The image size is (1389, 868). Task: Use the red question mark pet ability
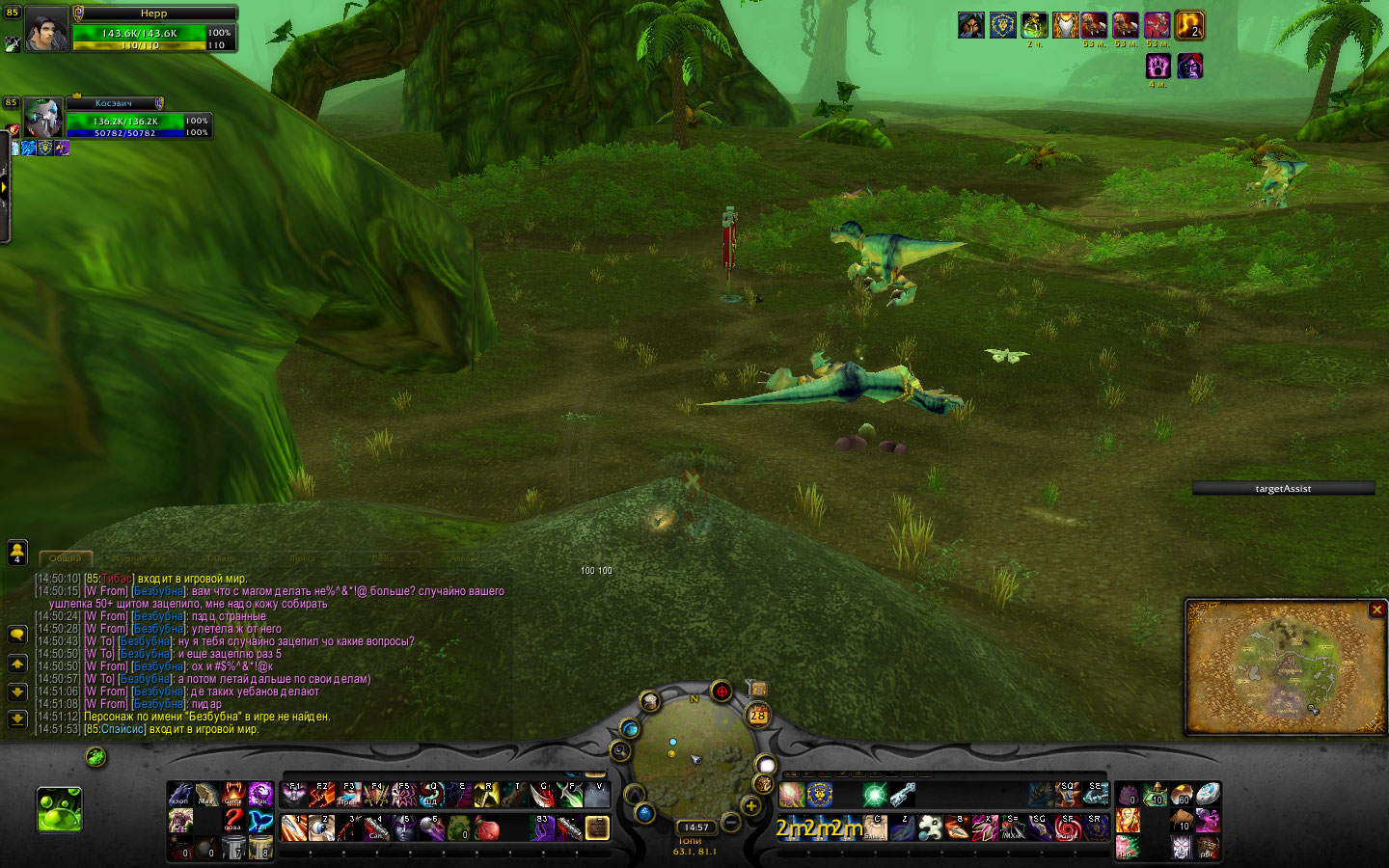[x=233, y=821]
